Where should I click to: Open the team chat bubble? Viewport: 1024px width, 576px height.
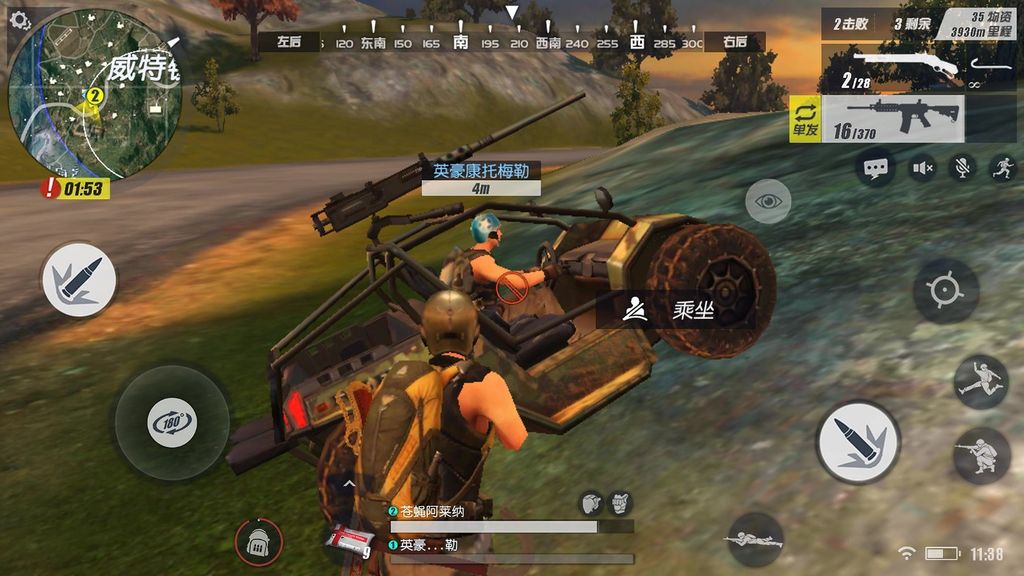[877, 168]
